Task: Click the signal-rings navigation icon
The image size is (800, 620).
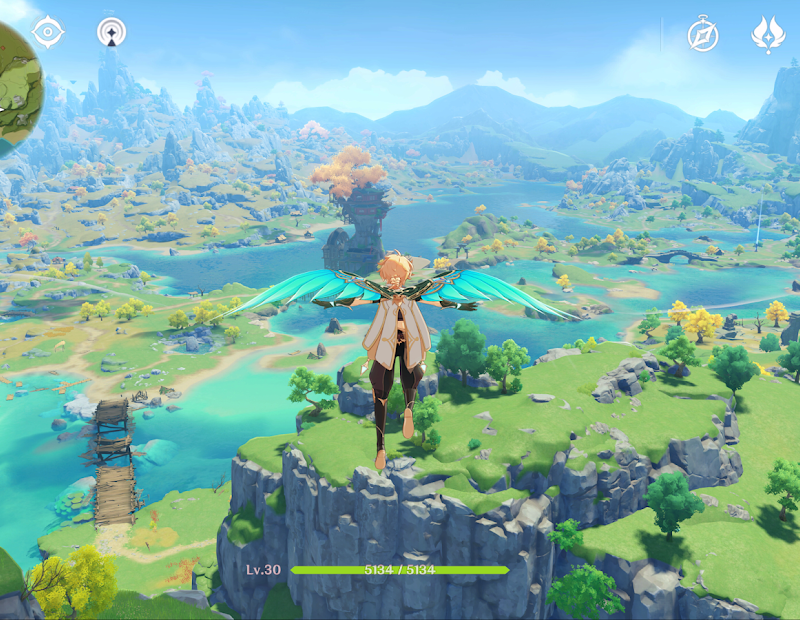Action: 111,32
